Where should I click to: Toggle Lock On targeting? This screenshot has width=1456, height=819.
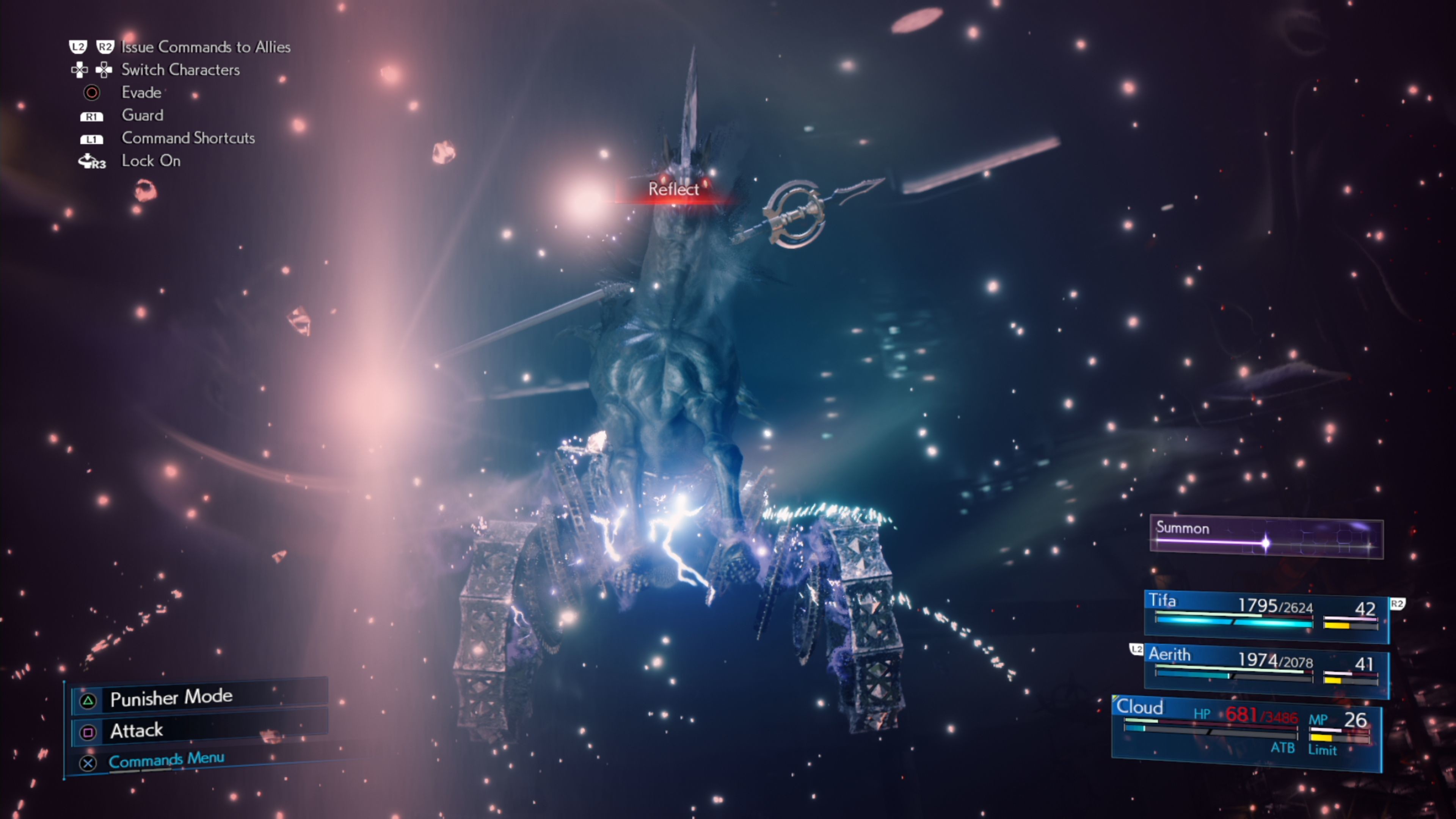[151, 161]
